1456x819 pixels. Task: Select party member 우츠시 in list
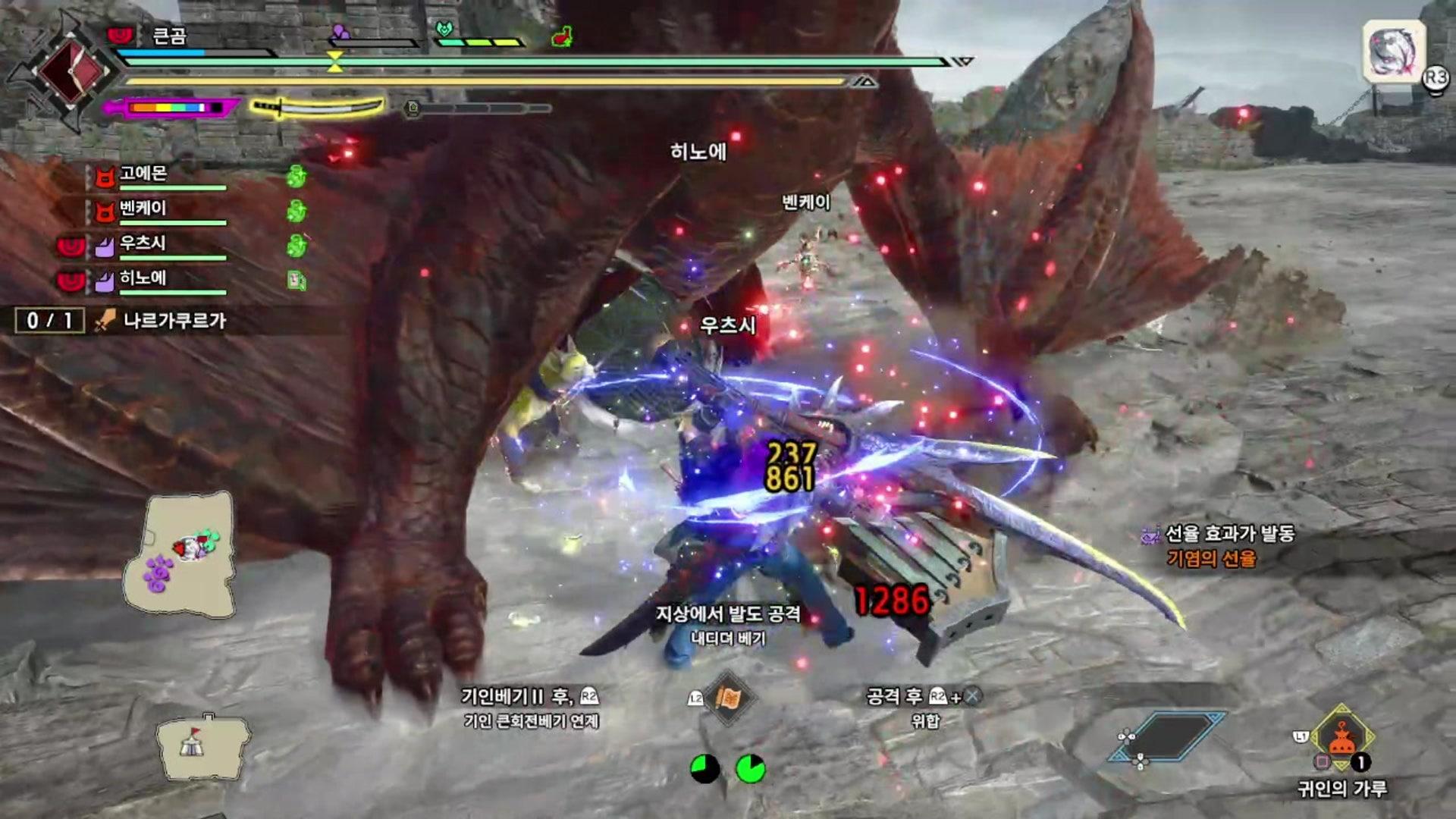point(143,244)
